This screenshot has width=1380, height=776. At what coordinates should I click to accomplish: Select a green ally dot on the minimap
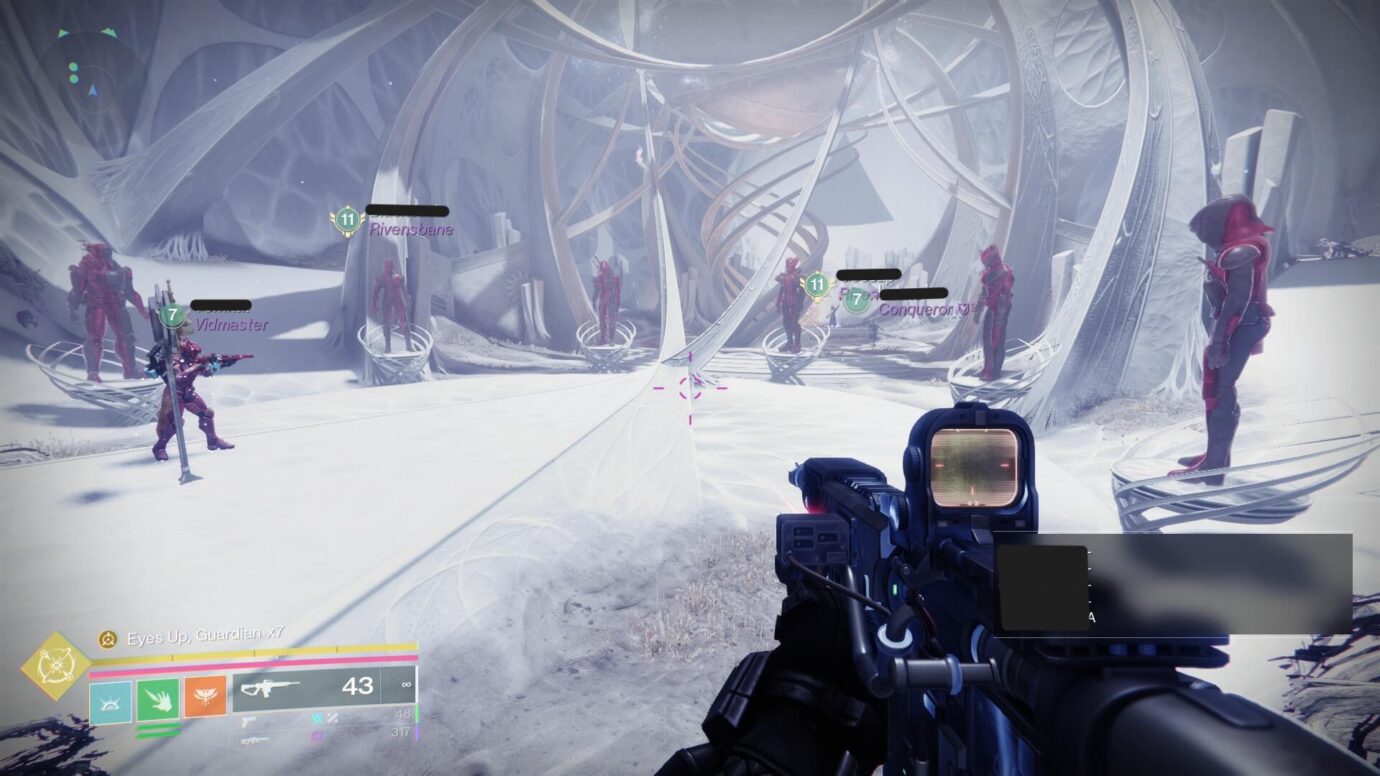pyautogui.click(x=74, y=67)
